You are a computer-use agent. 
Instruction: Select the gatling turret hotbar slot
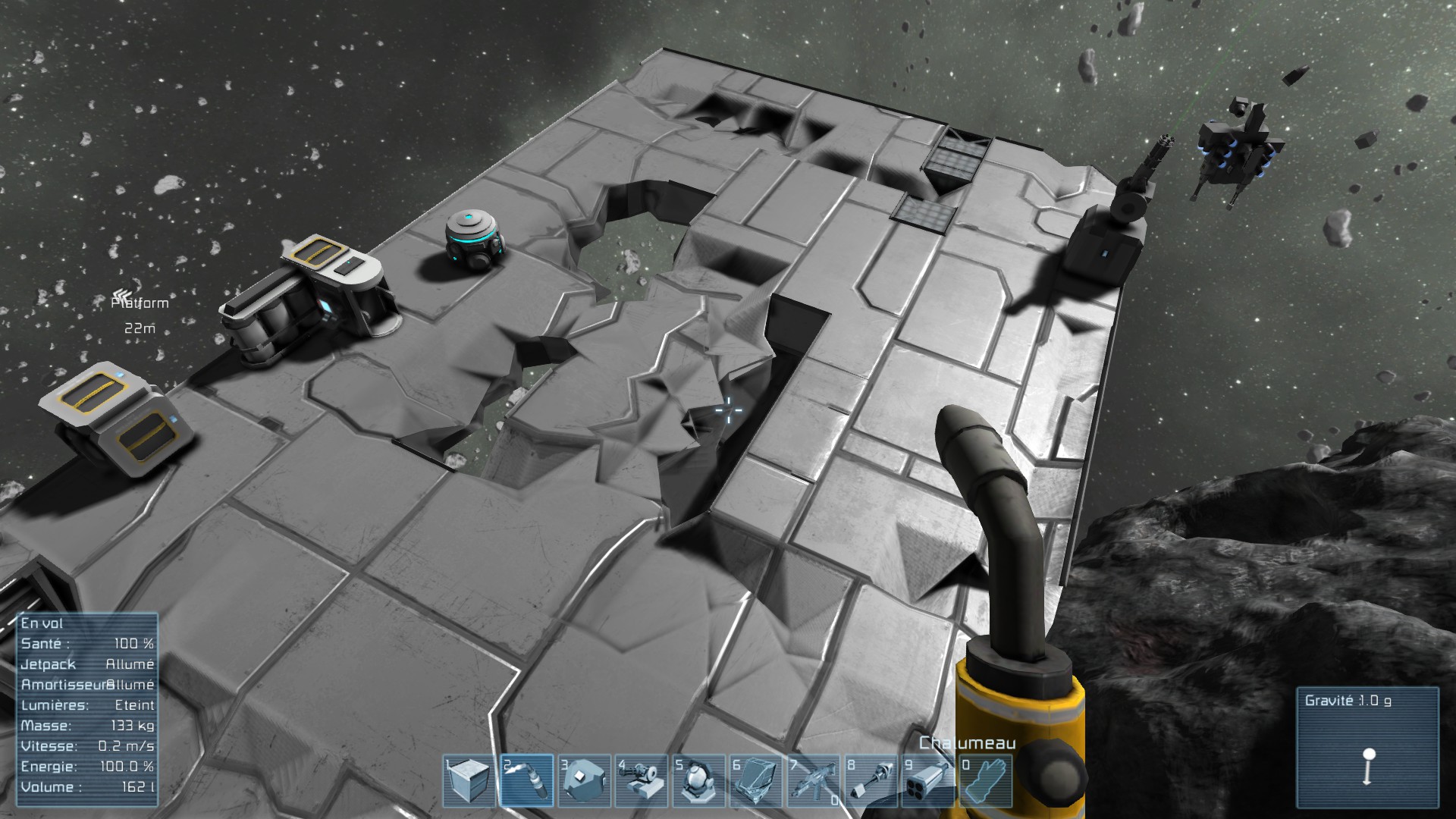[x=642, y=781]
